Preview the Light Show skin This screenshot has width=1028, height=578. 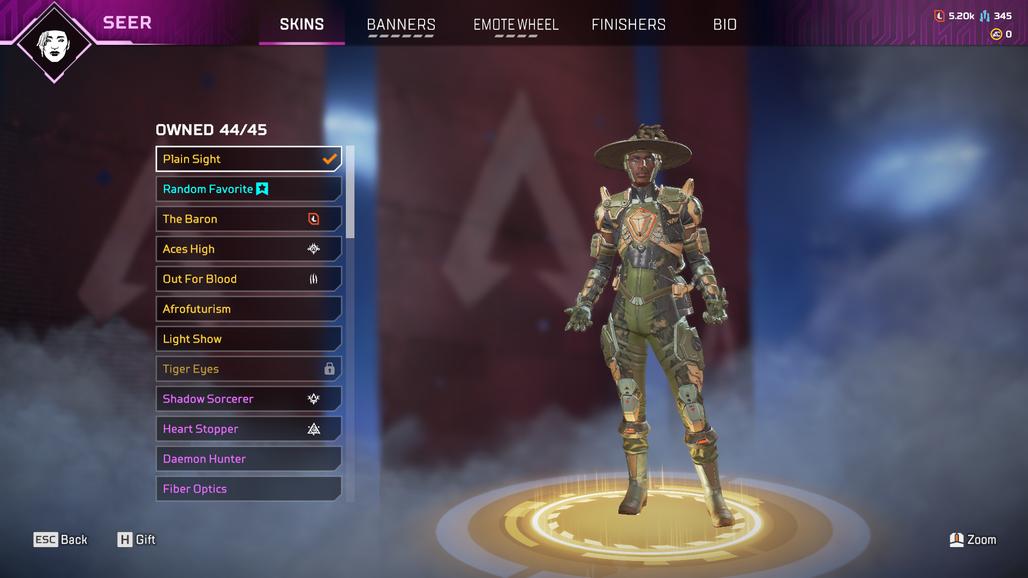[x=248, y=339]
